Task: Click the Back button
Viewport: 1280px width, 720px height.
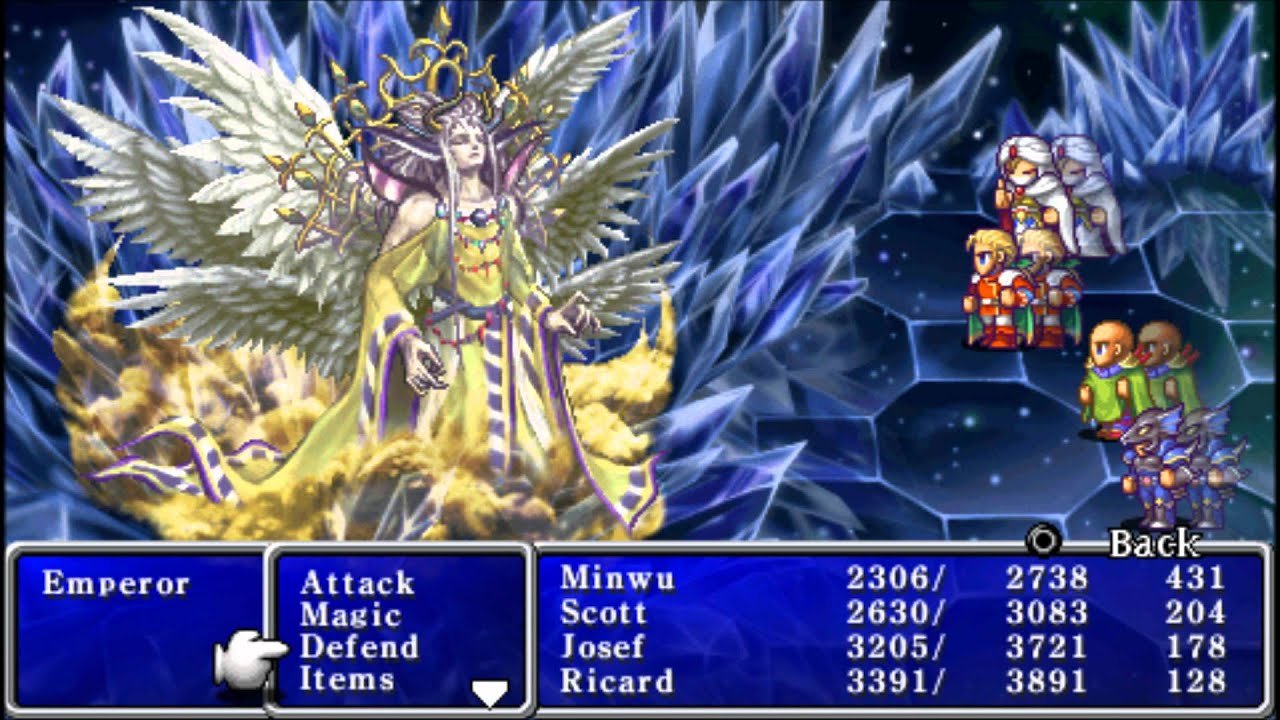Action: tap(1153, 544)
